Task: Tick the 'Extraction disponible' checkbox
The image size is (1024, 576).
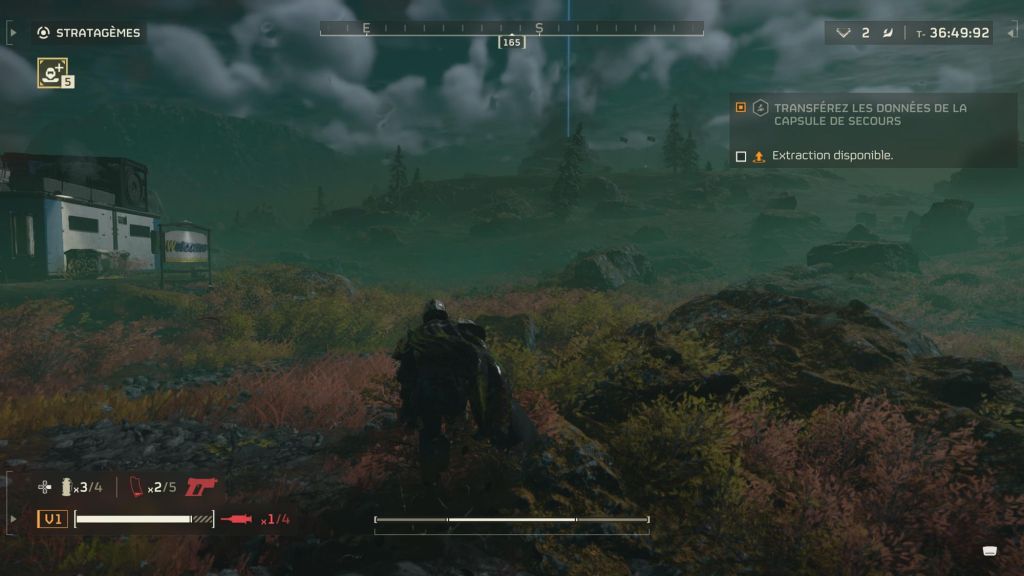Action: [741, 156]
